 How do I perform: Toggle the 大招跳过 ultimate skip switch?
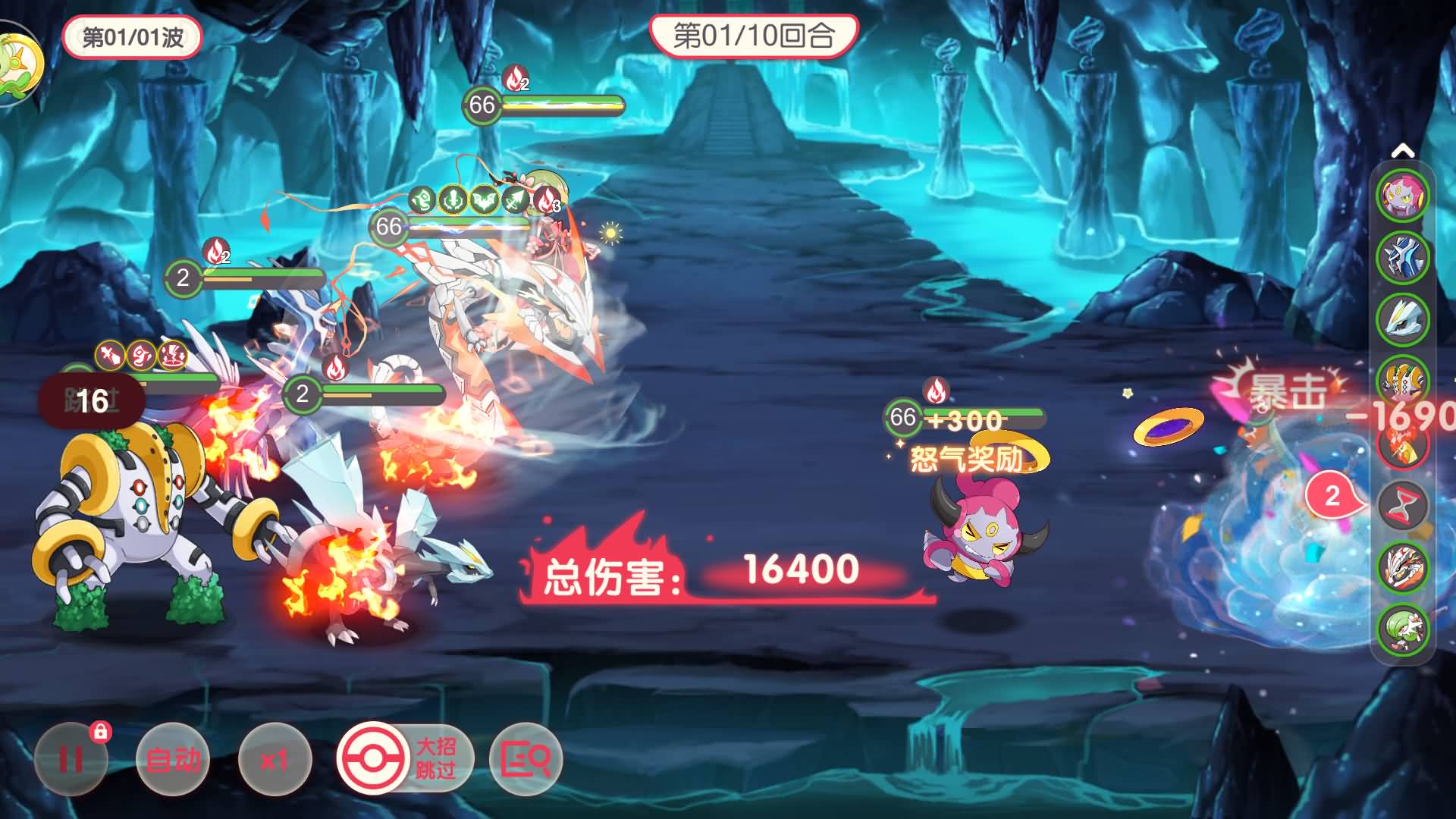404,758
